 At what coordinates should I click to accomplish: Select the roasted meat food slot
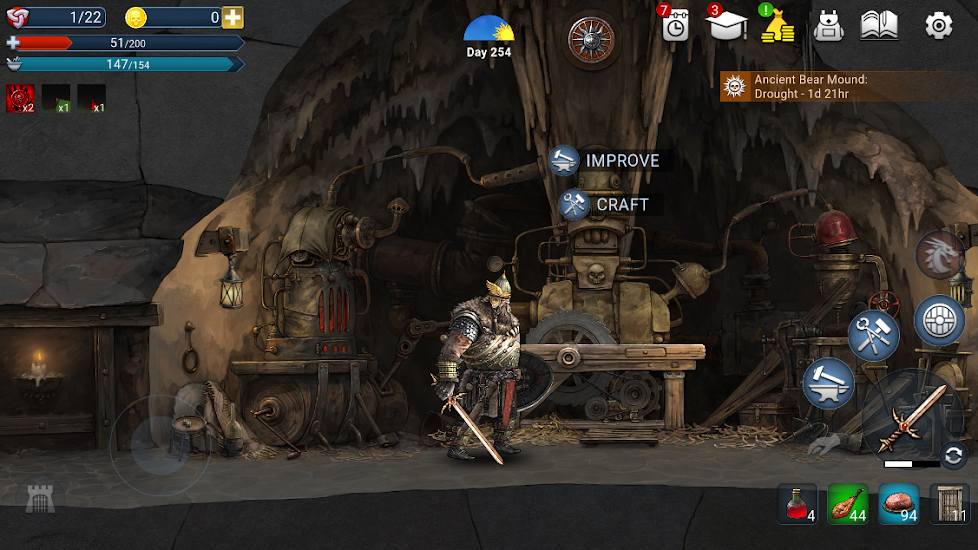[x=848, y=504]
